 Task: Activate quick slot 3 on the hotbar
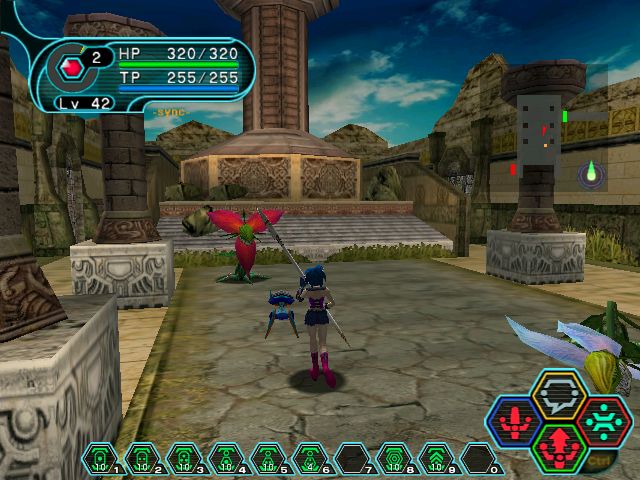[x=184, y=459]
